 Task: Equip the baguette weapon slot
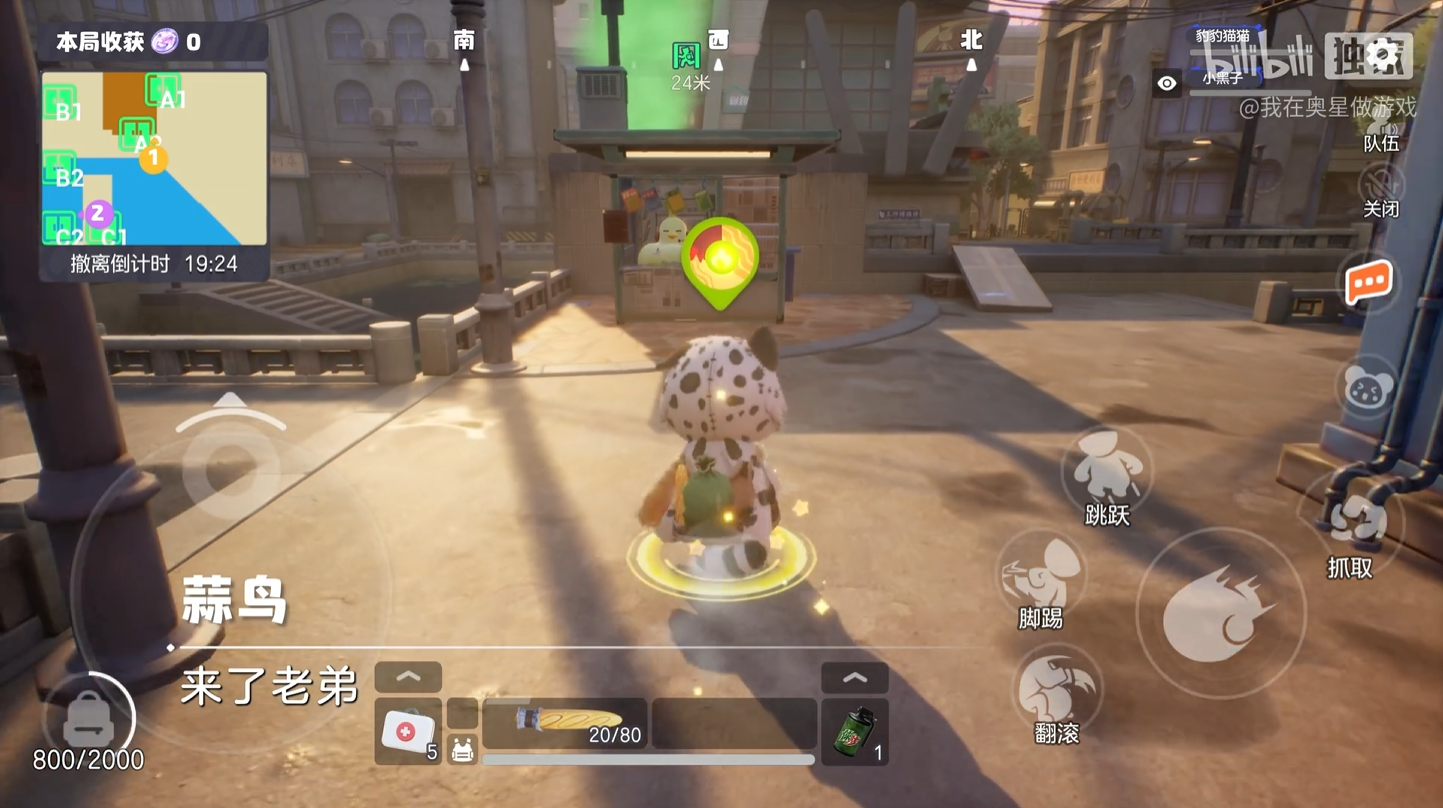click(565, 723)
